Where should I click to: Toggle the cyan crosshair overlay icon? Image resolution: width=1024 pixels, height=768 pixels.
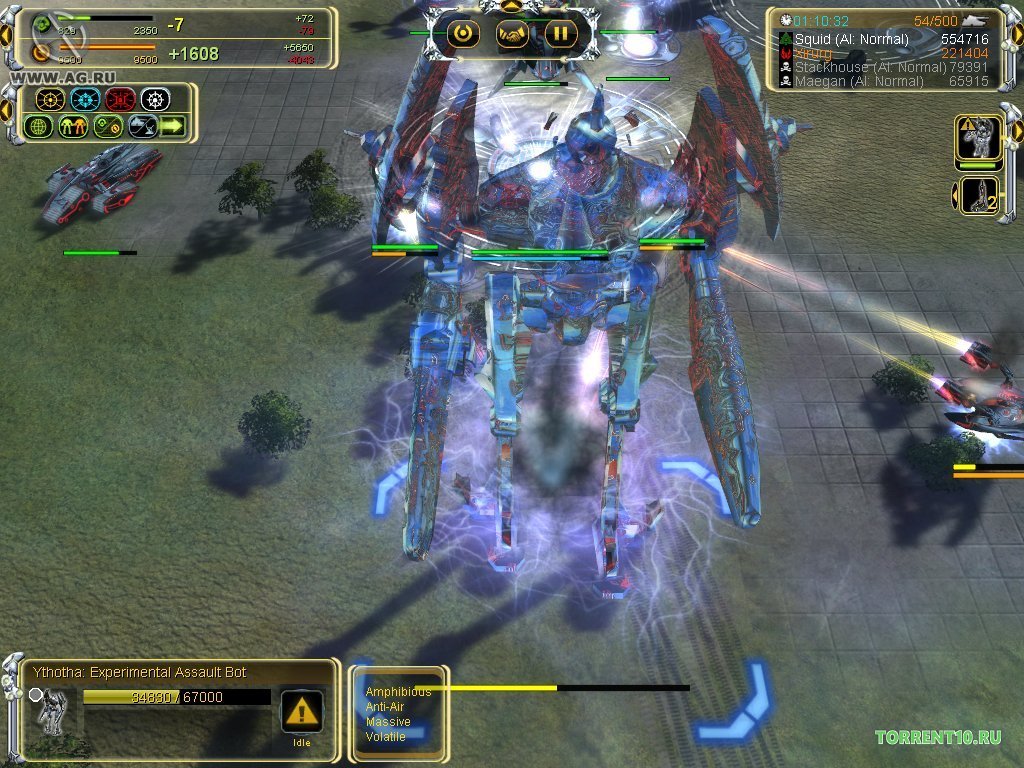click(x=85, y=100)
